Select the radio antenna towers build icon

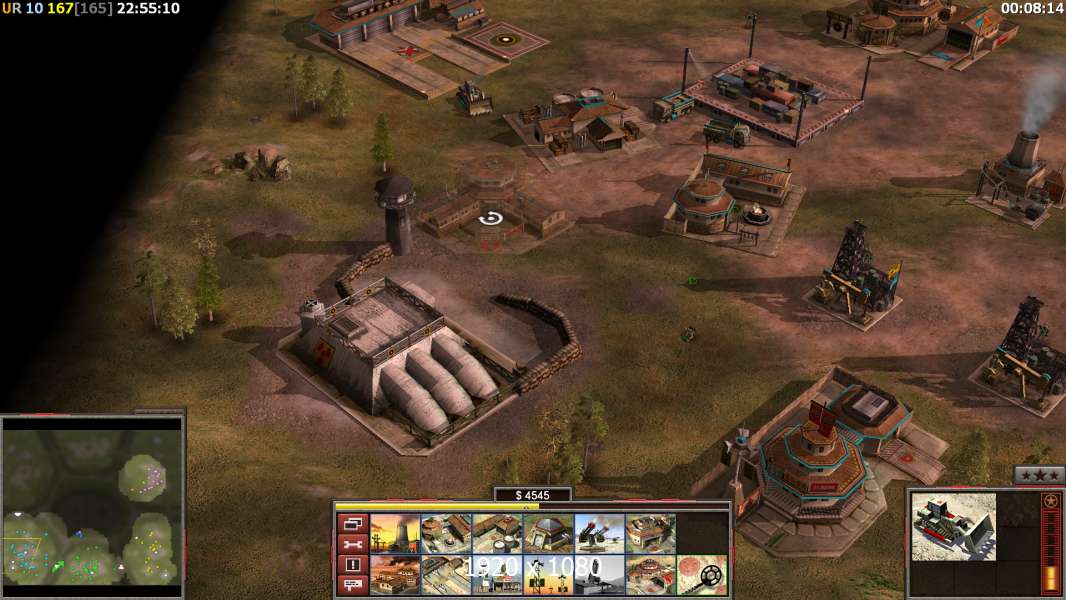[548, 575]
